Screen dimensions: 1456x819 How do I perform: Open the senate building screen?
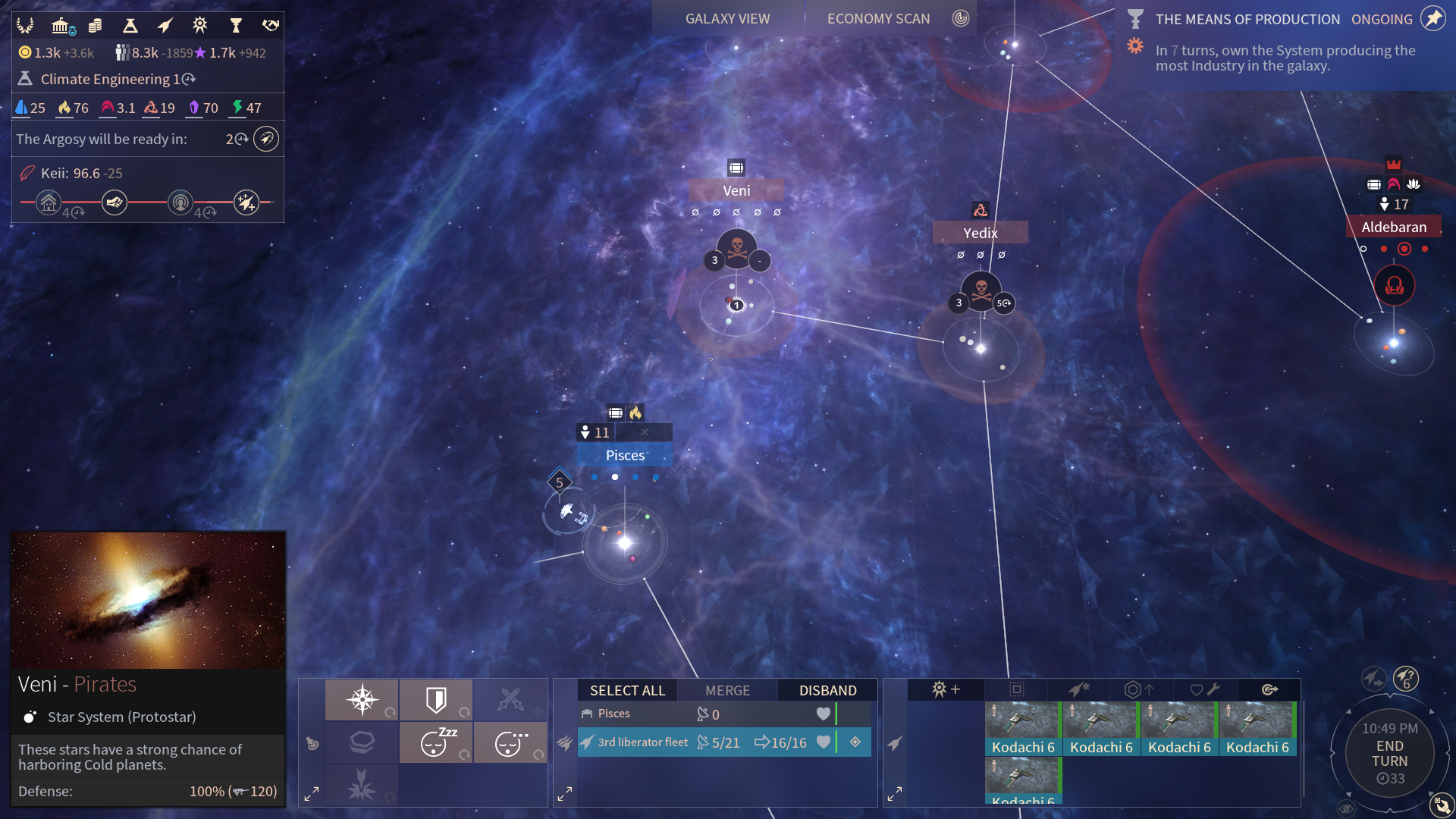pos(61,27)
